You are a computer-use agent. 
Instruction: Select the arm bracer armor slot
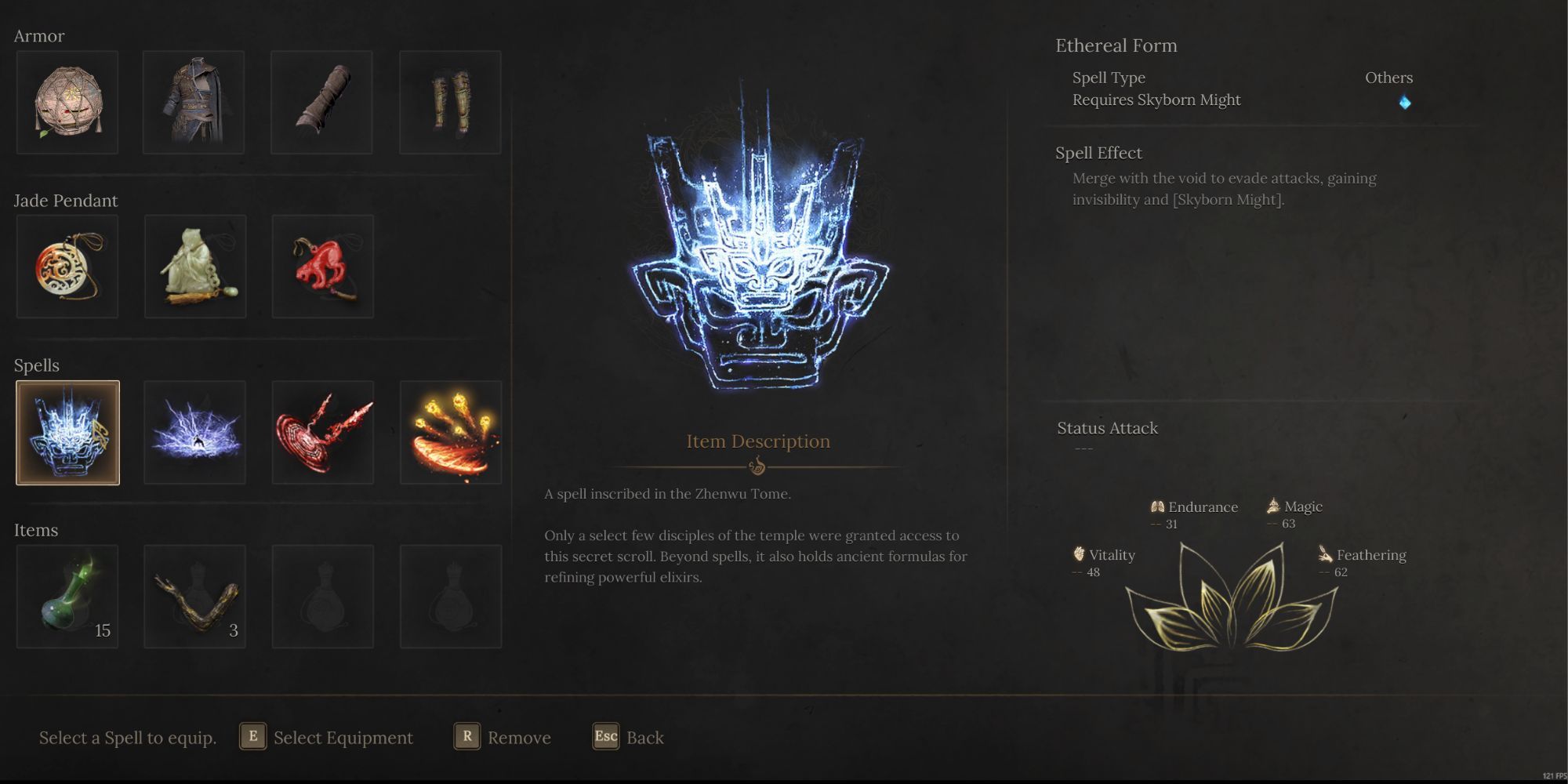[322, 102]
